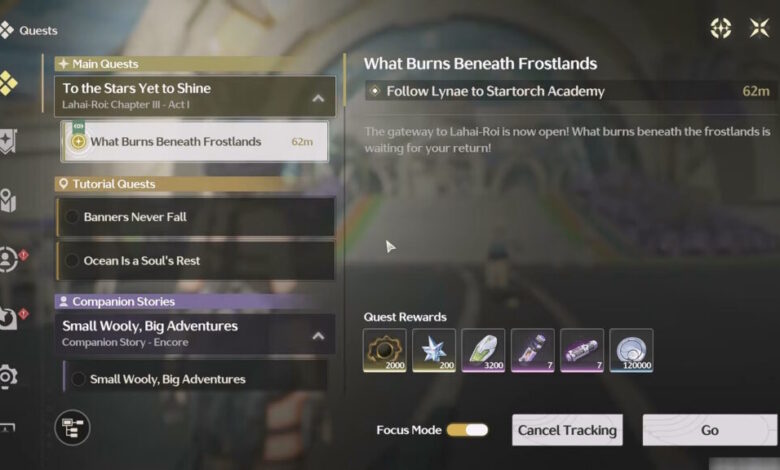
Task: Inspect the 120000 shell credit reward
Action: pyautogui.click(x=631, y=351)
